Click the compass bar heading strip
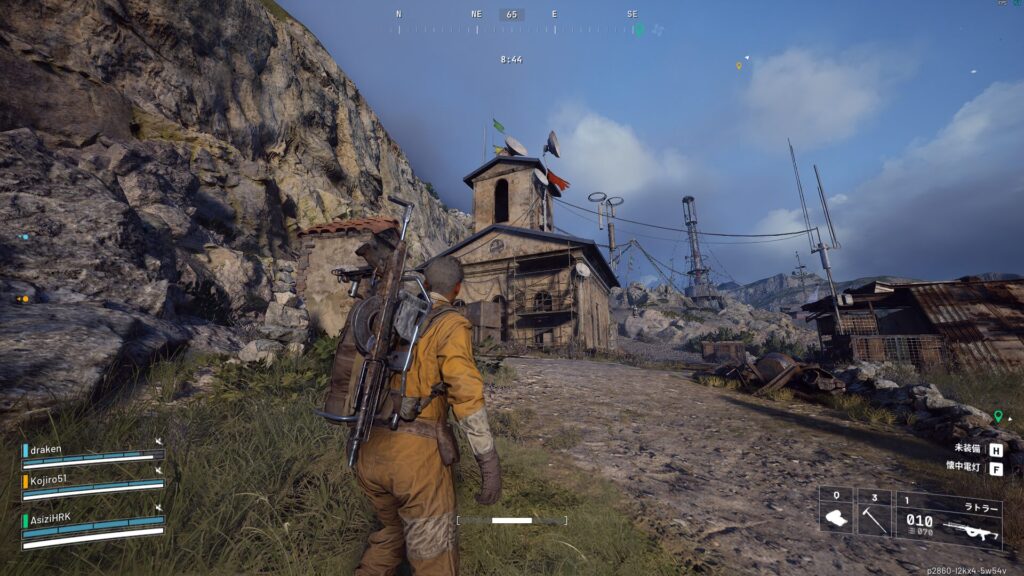Screen dimensions: 1024x576 tap(512, 28)
